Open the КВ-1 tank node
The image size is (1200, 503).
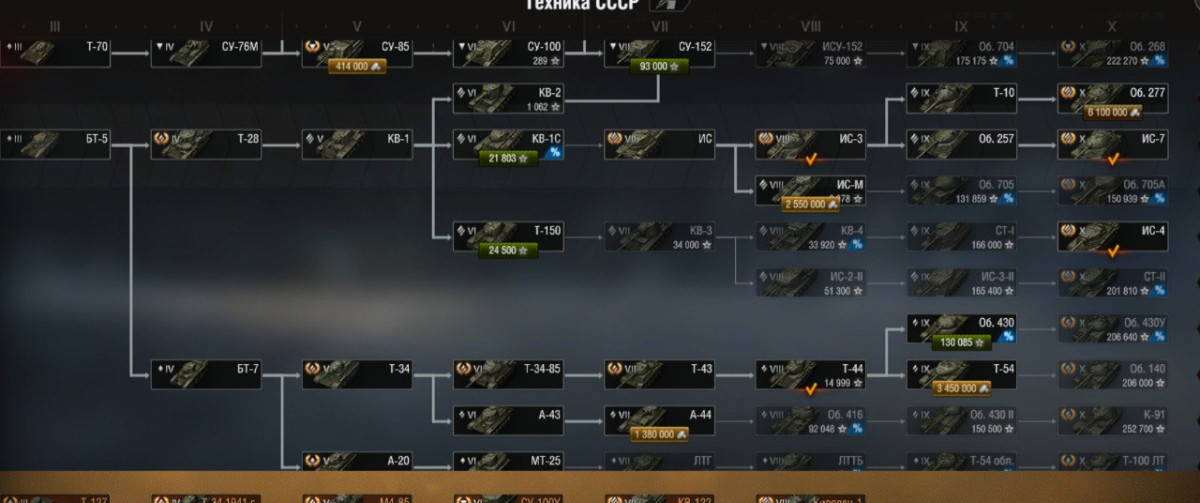pyautogui.click(x=358, y=140)
